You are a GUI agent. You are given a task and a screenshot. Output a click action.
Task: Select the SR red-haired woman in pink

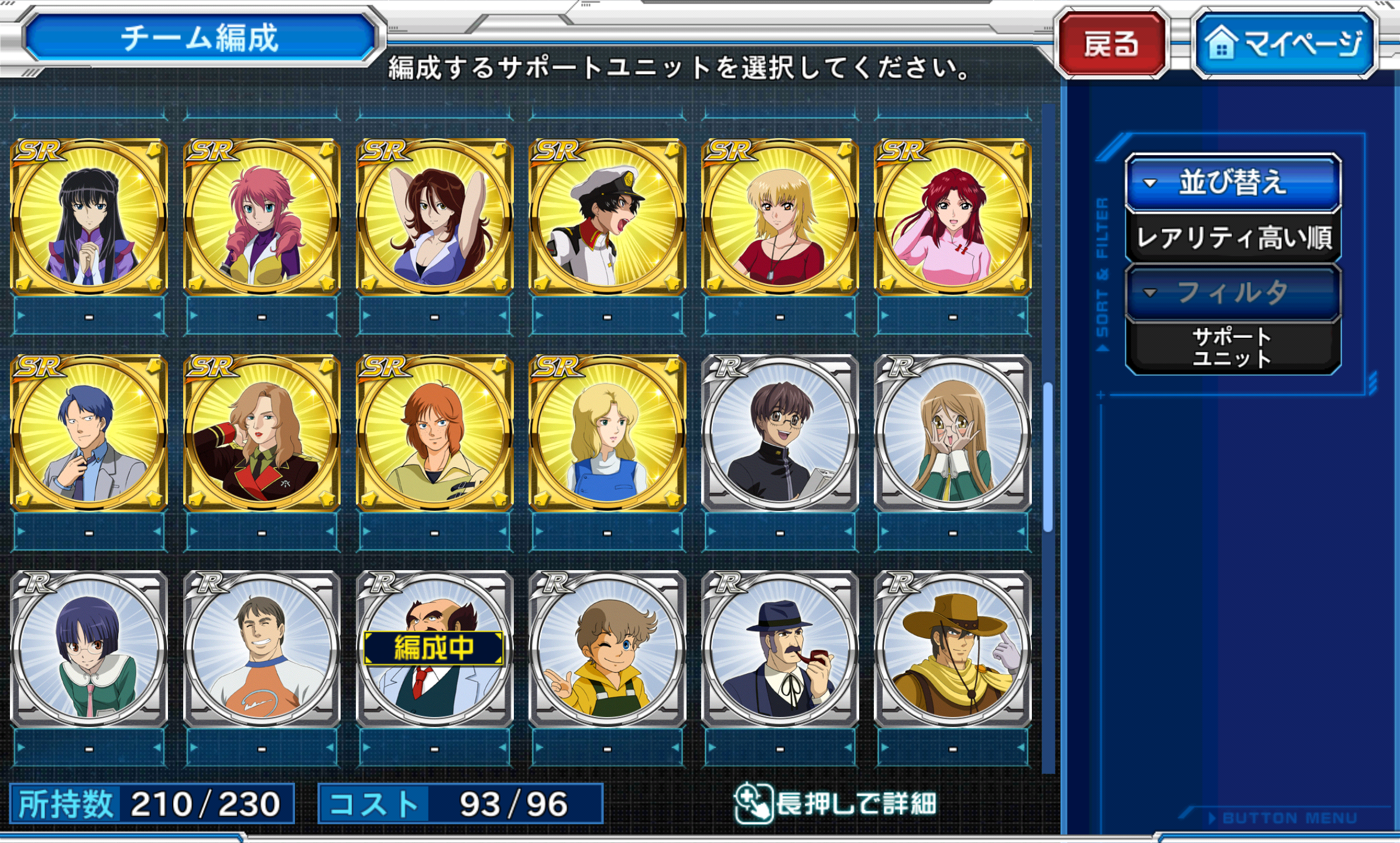tap(952, 217)
